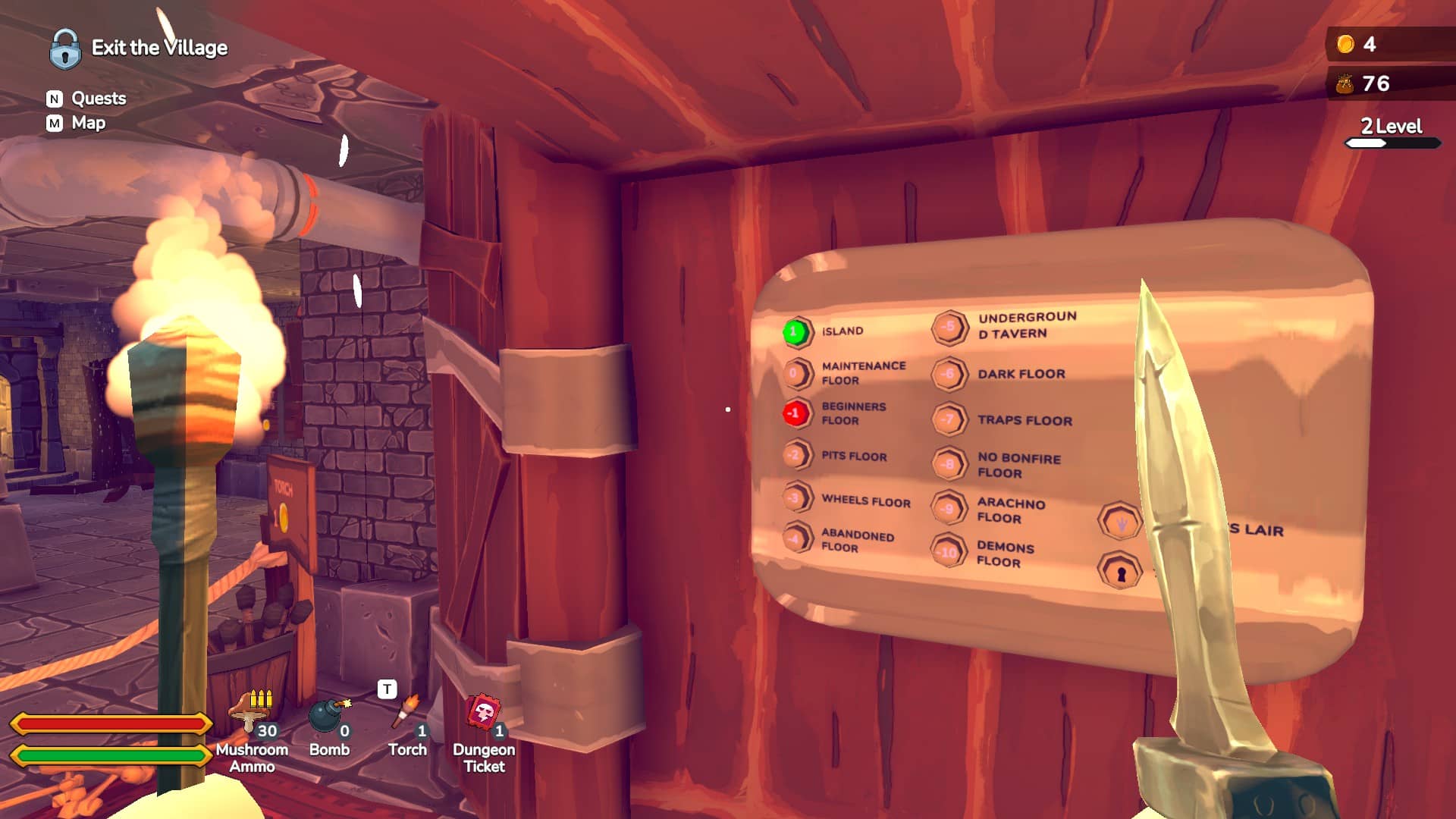Choose the Abandoned Floor button
The height and width of the screenshot is (819, 1456).
[x=796, y=539]
